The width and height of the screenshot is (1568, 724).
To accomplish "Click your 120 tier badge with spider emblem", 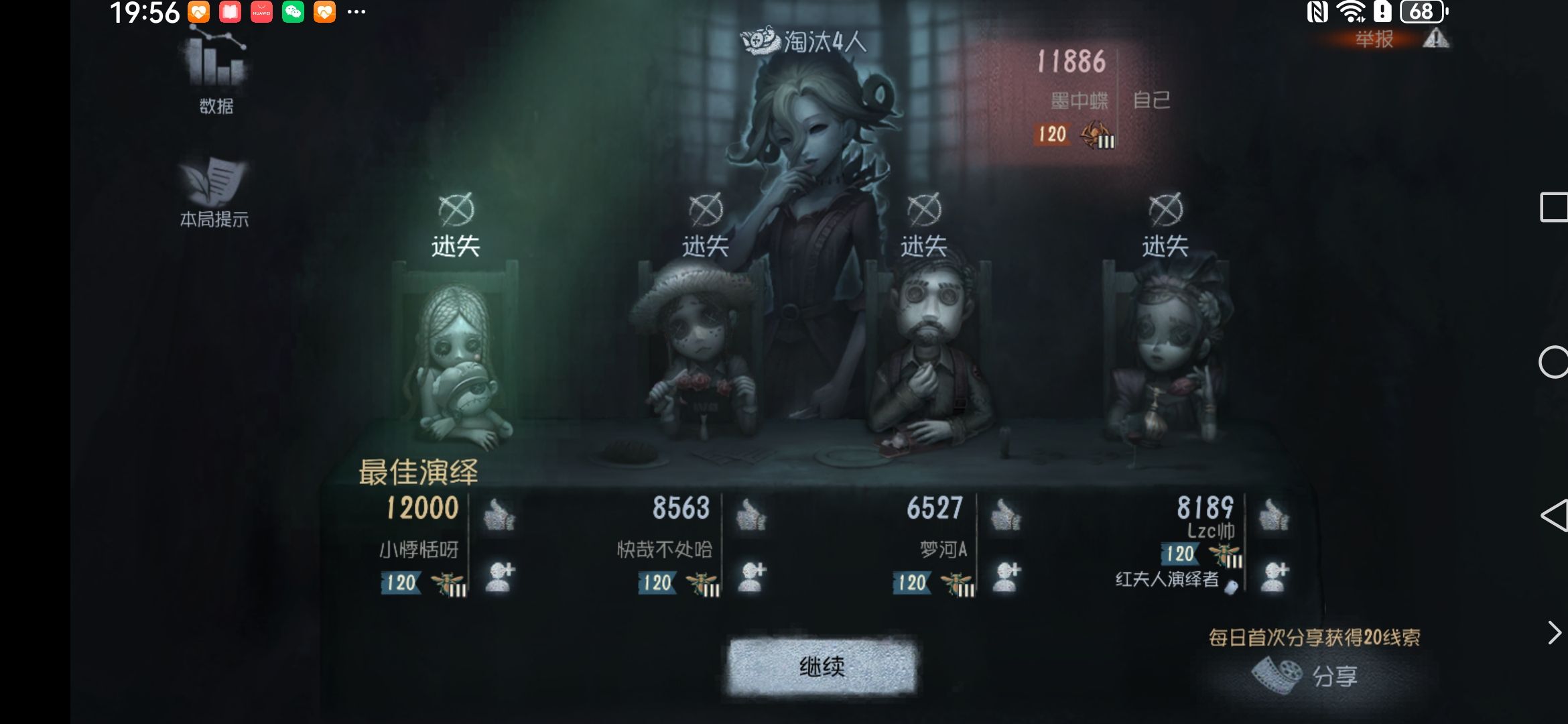I will (x=1075, y=134).
